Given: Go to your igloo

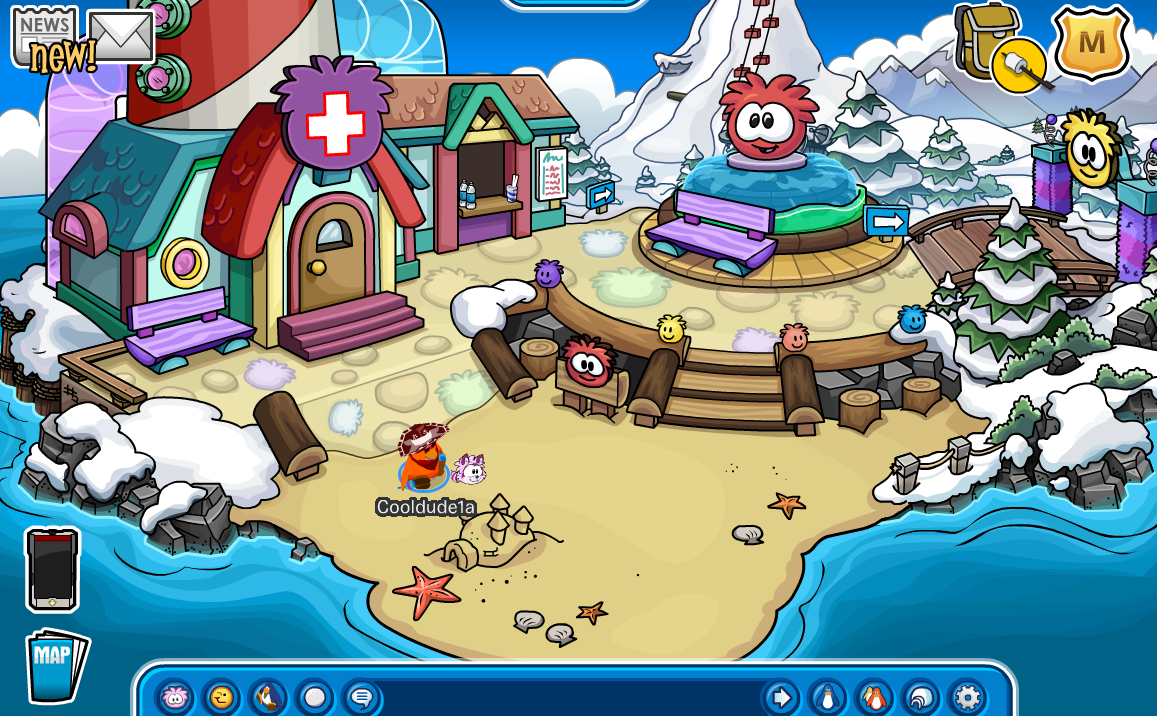Looking at the screenshot, I should 921,696.
